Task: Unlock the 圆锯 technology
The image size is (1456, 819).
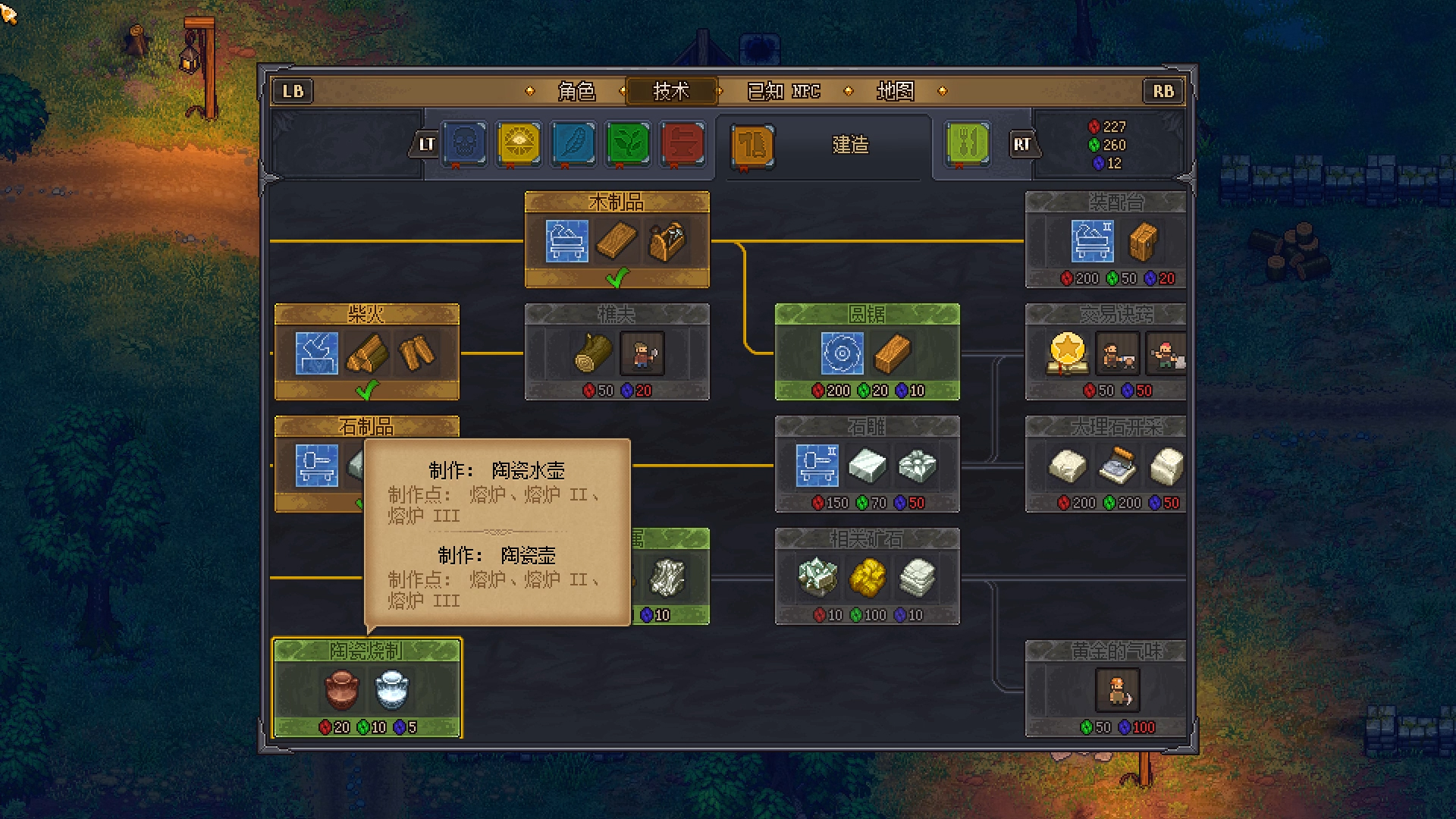Action: click(x=867, y=352)
